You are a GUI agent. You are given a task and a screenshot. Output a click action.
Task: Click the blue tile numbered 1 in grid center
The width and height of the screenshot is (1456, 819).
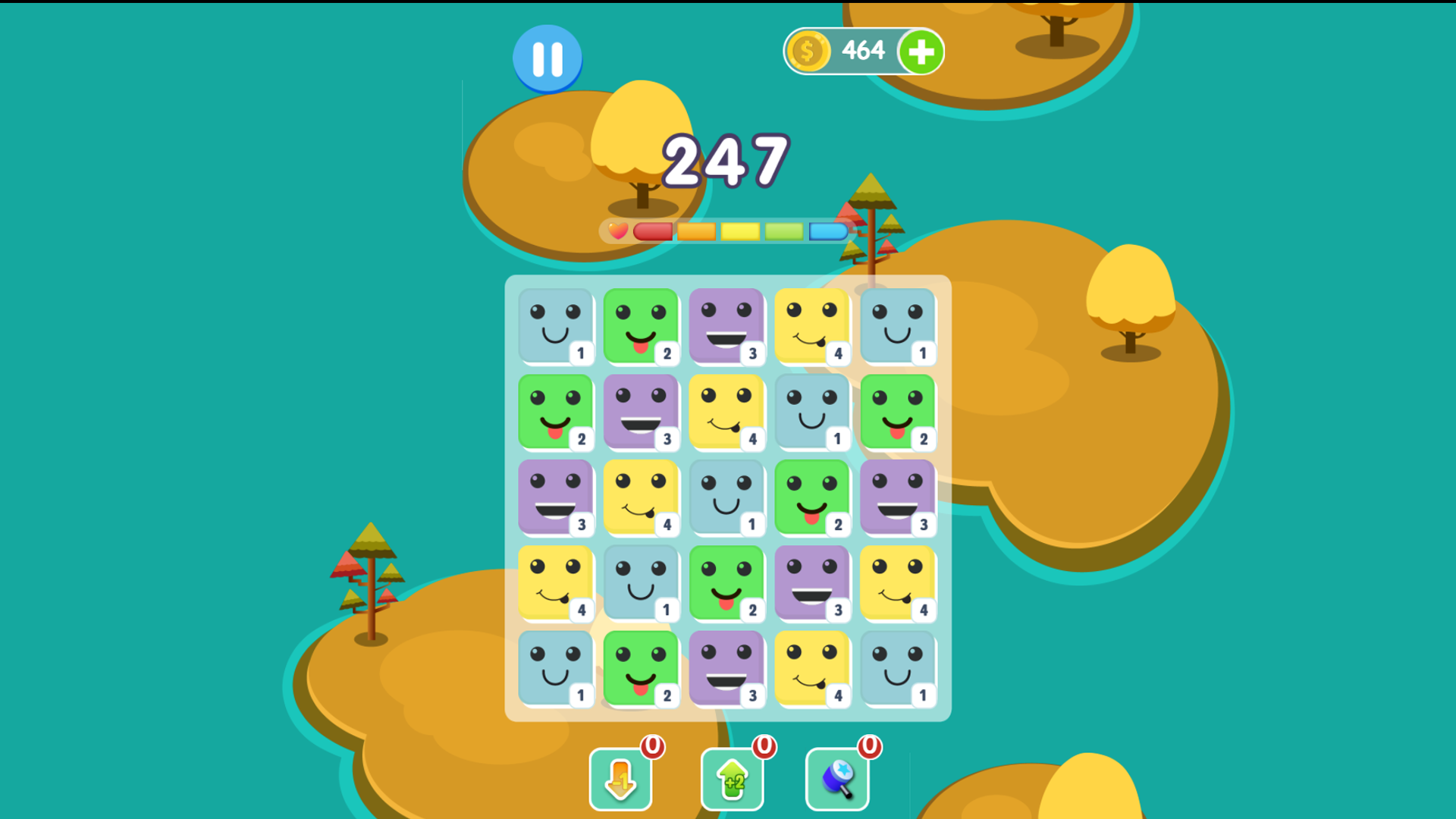(x=727, y=499)
